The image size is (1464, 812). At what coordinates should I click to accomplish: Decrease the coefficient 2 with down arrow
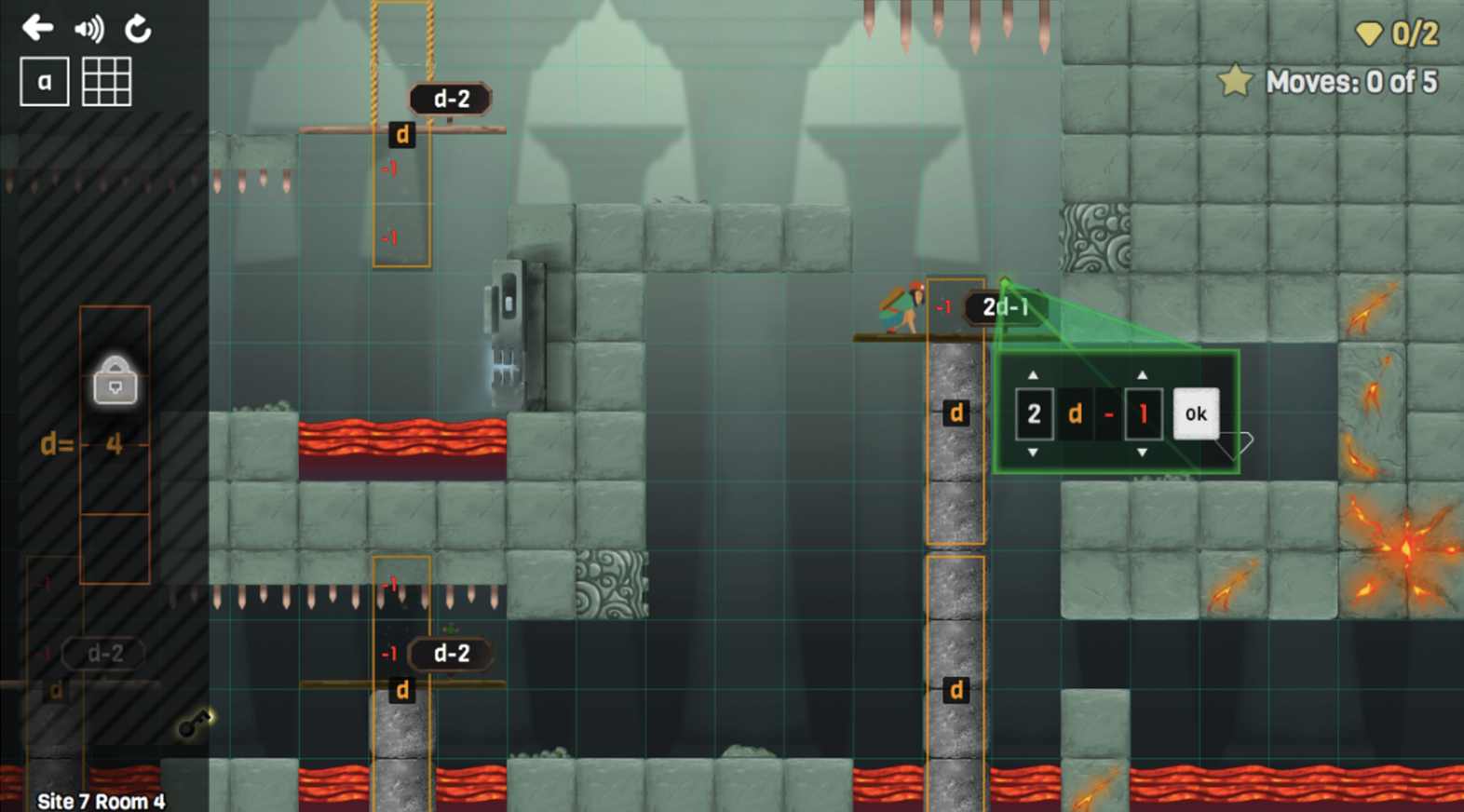(x=1033, y=453)
